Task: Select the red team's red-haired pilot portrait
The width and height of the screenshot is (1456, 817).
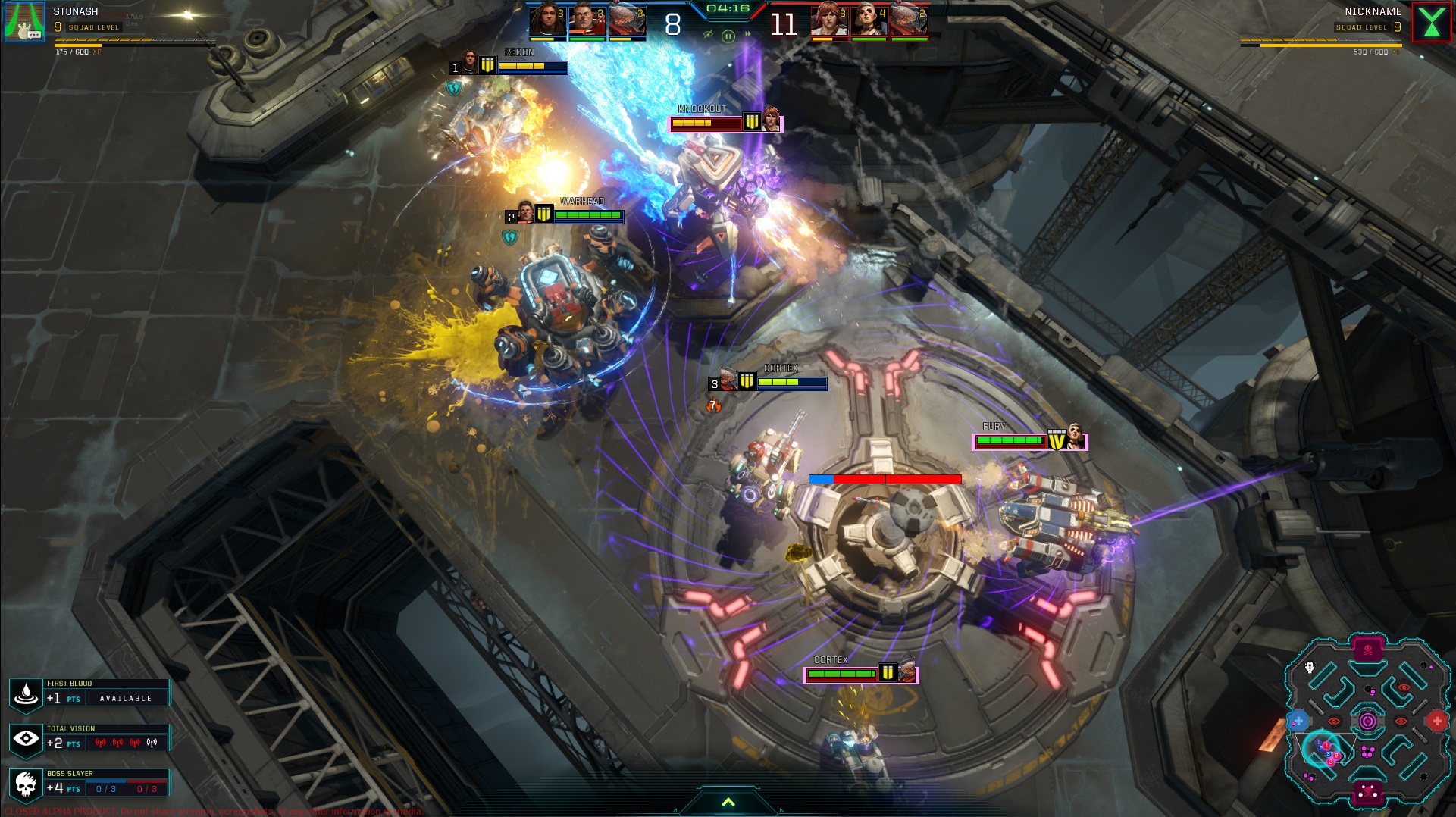Action: pyautogui.click(x=828, y=20)
